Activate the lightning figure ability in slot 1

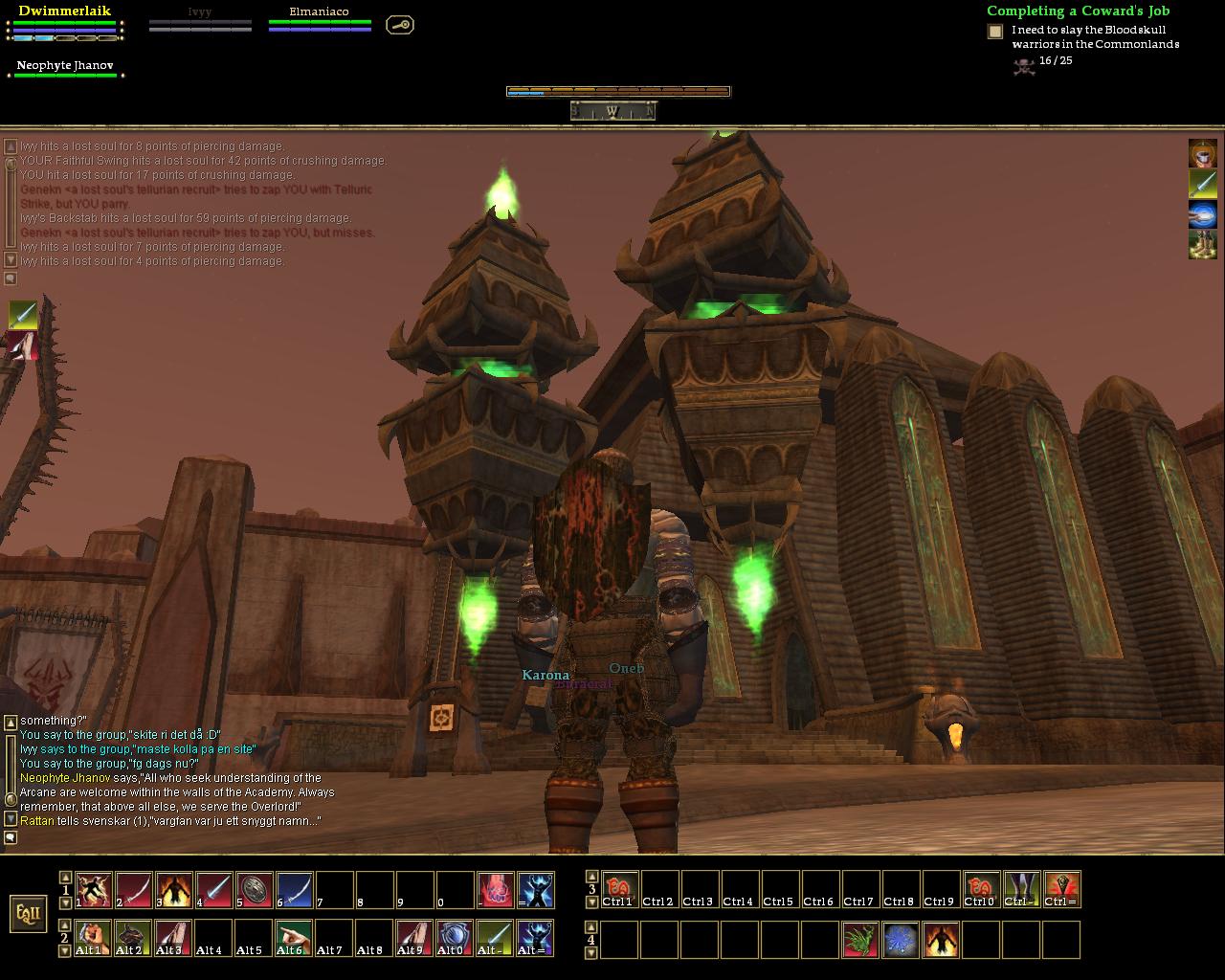[94, 890]
